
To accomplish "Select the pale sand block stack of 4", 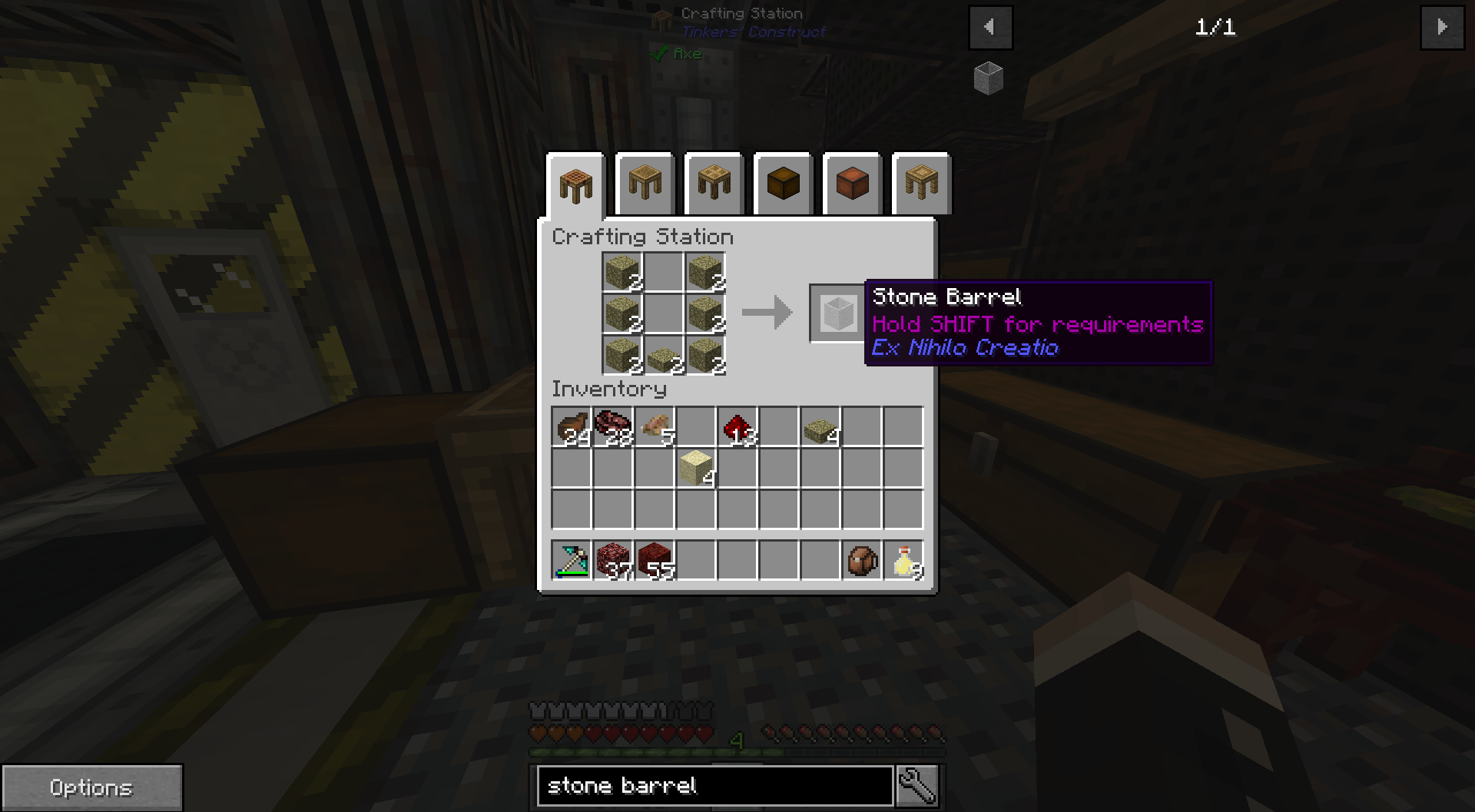I will click(696, 468).
